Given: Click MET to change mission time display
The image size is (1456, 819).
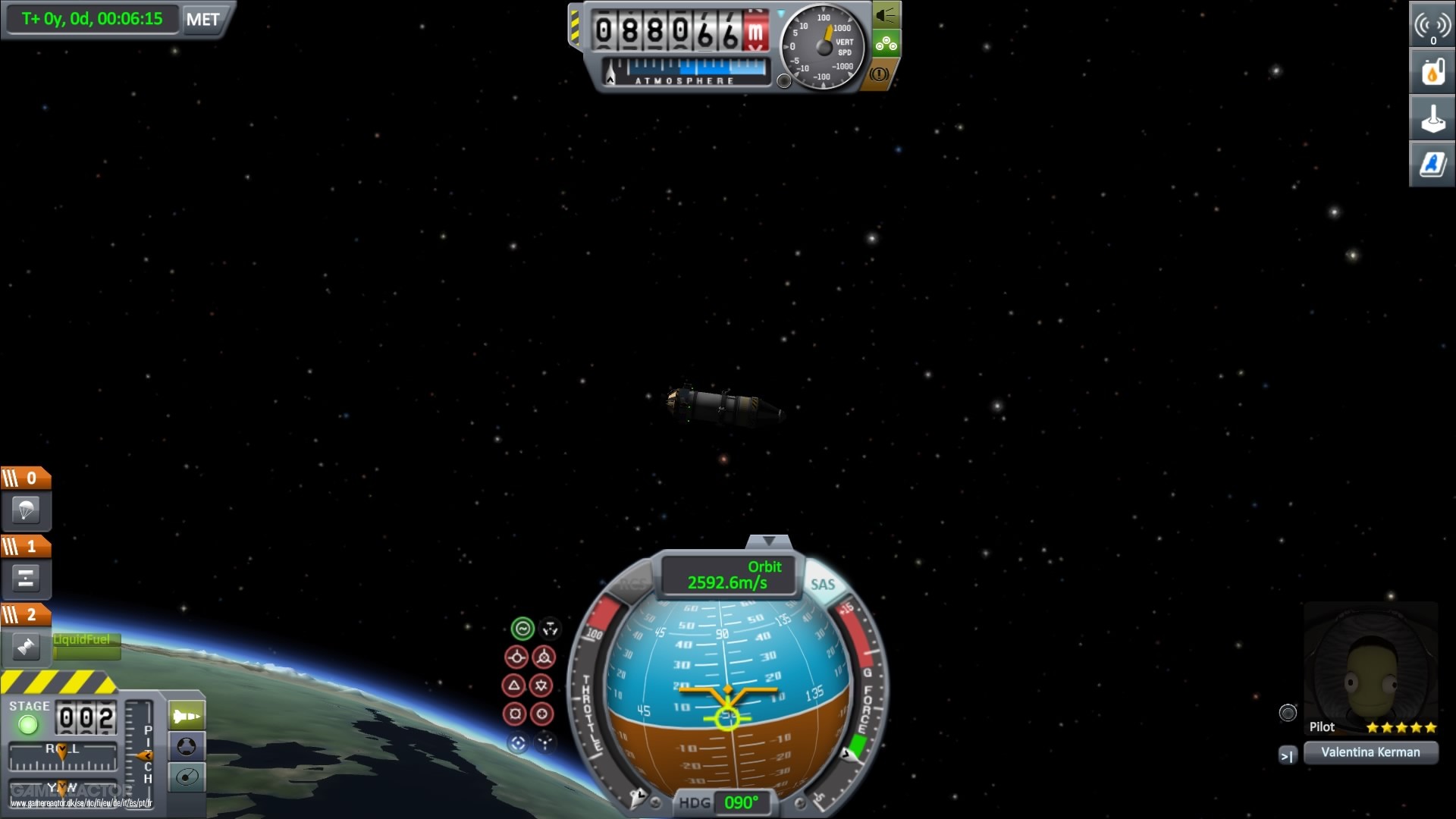Looking at the screenshot, I should 202,19.
